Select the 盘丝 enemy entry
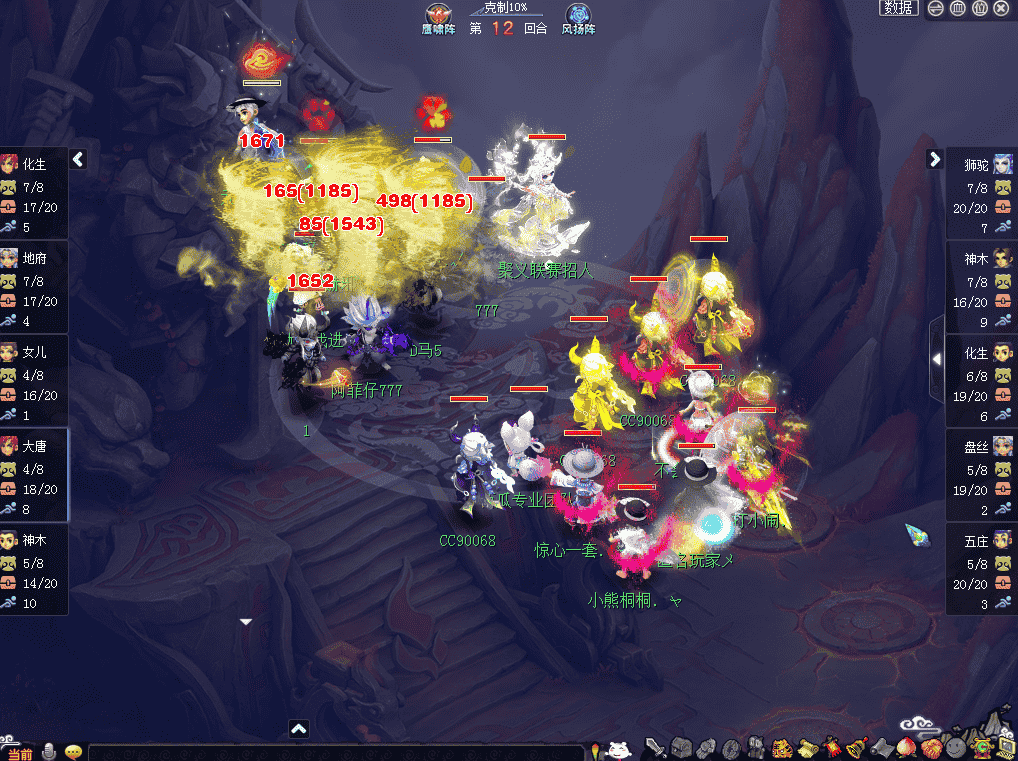The image size is (1018, 761). 982,474
